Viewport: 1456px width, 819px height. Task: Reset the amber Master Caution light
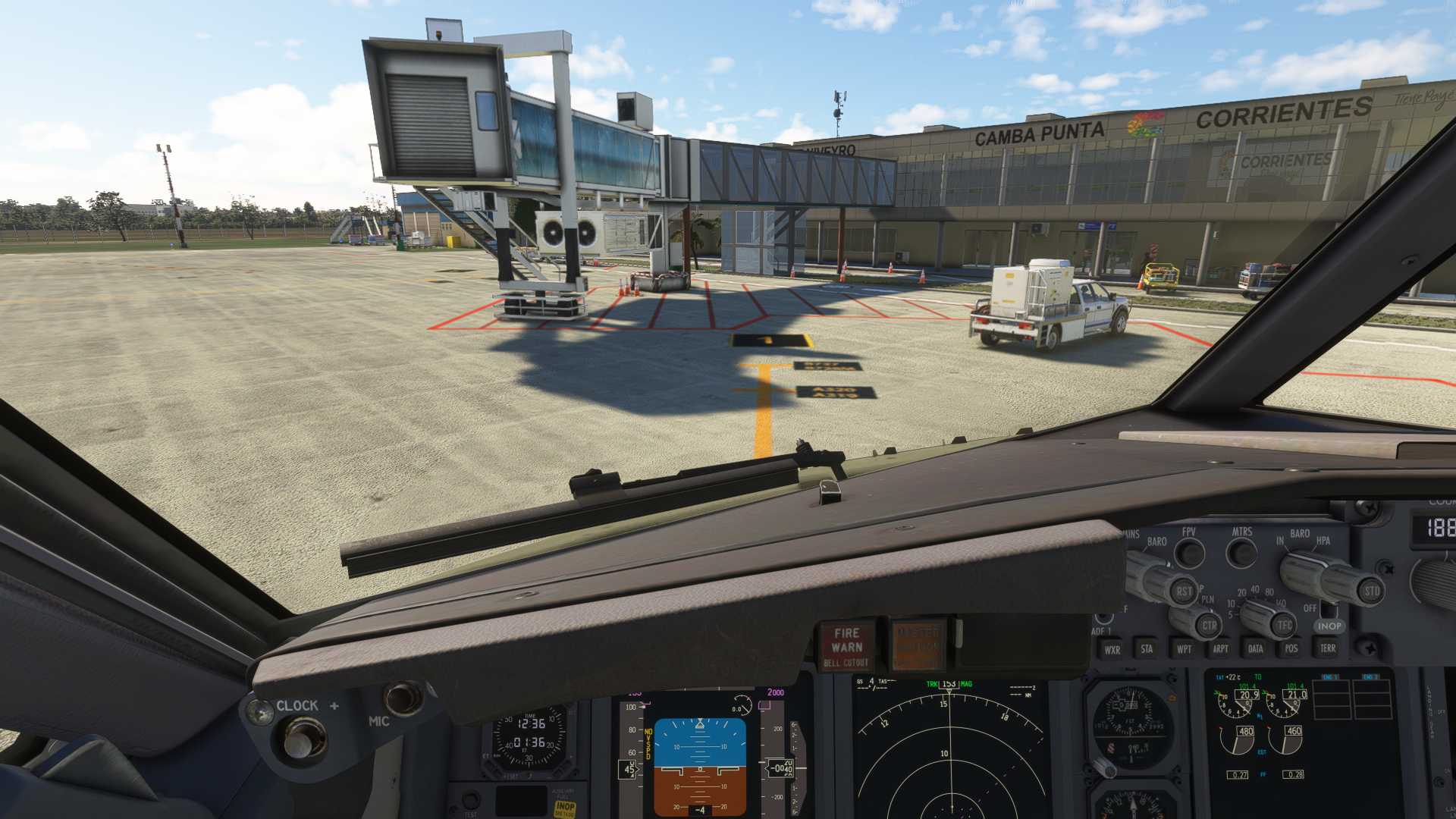click(x=918, y=644)
